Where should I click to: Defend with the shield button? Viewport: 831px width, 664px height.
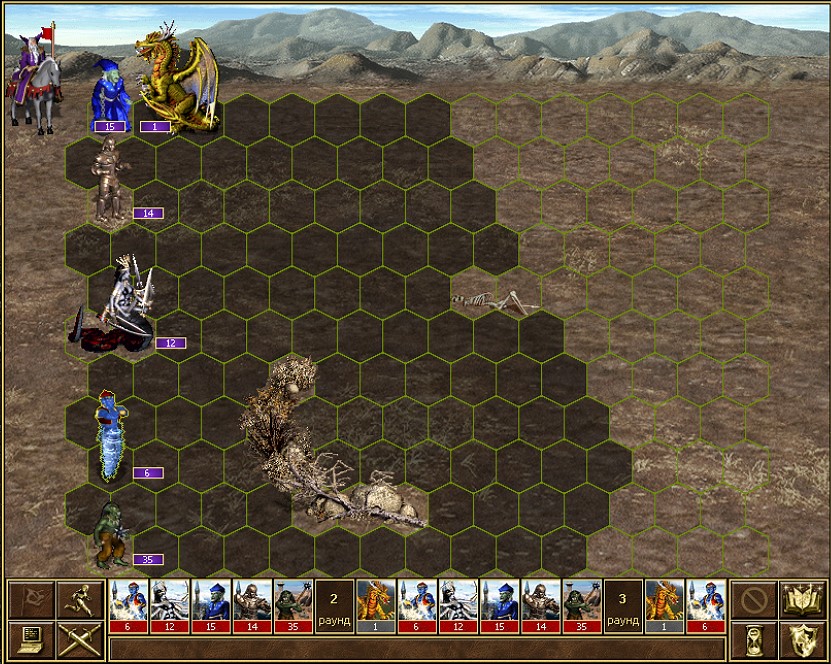(x=802, y=639)
